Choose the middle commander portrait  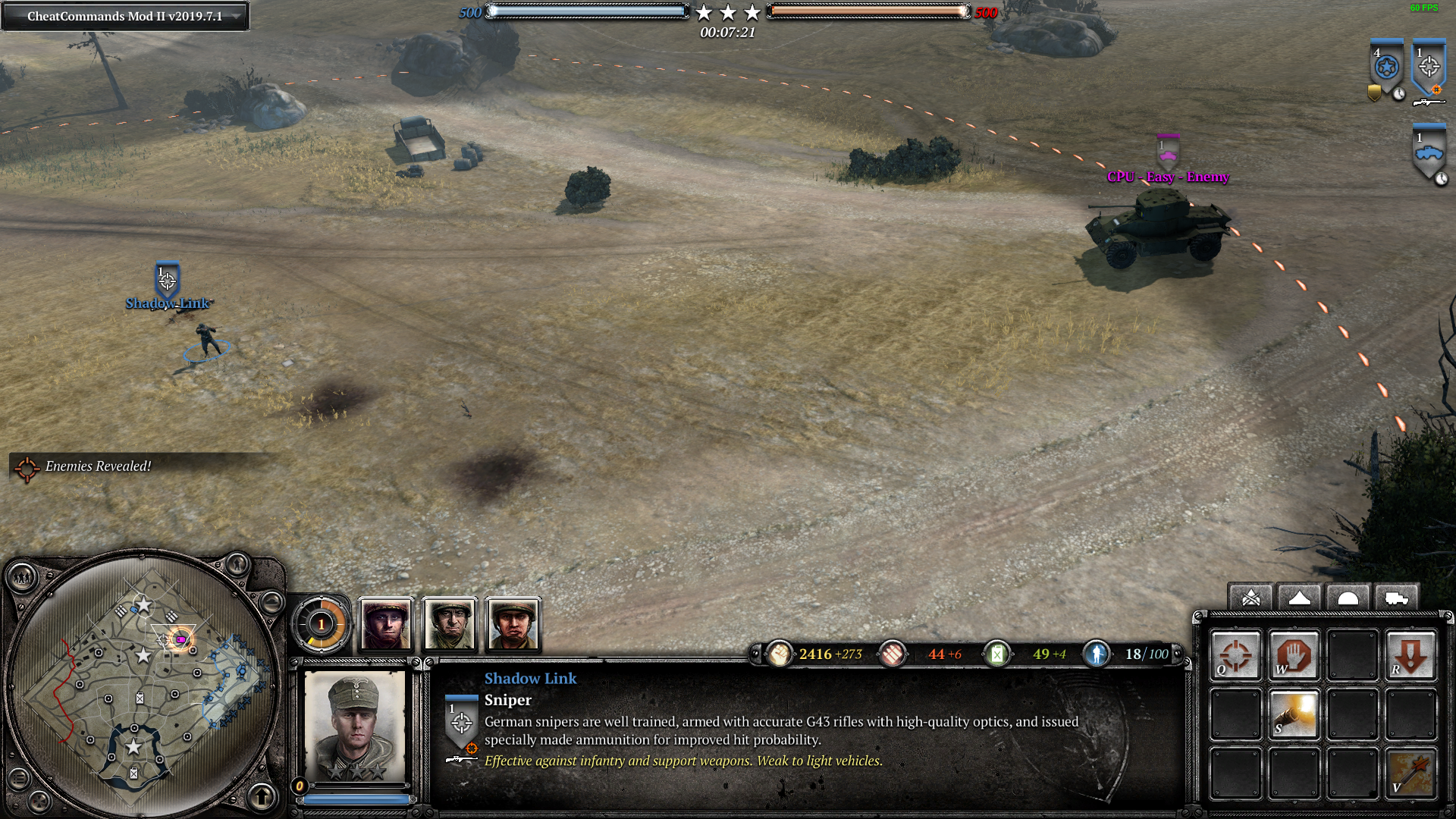click(450, 625)
